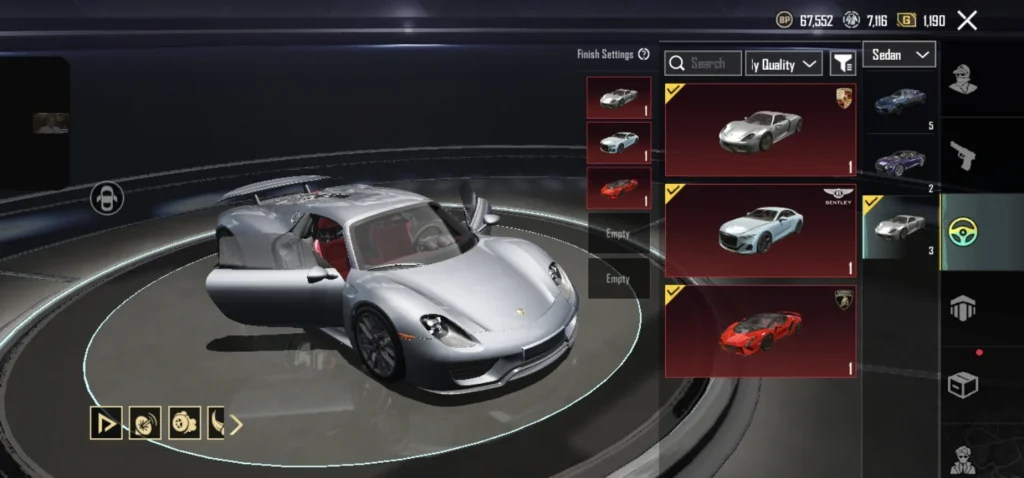Select the silver Porsche skin card
Screen dimensions: 1024x478
pyautogui.click(x=760, y=129)
